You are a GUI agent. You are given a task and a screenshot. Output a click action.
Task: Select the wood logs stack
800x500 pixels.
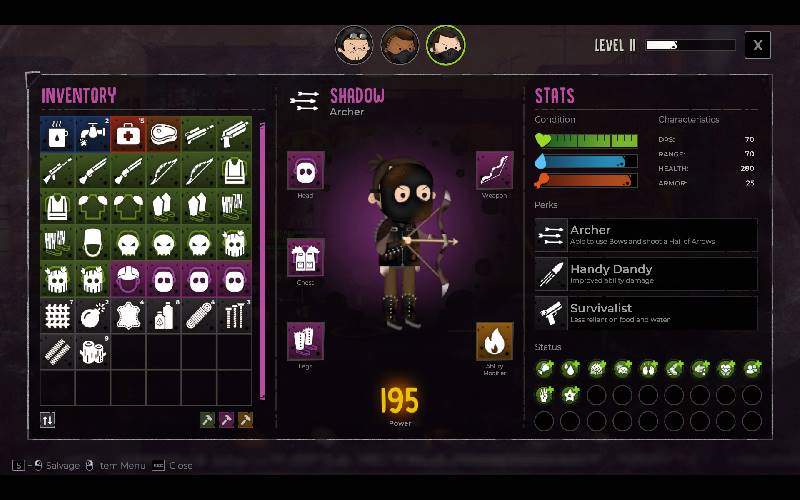click(93, 352)
